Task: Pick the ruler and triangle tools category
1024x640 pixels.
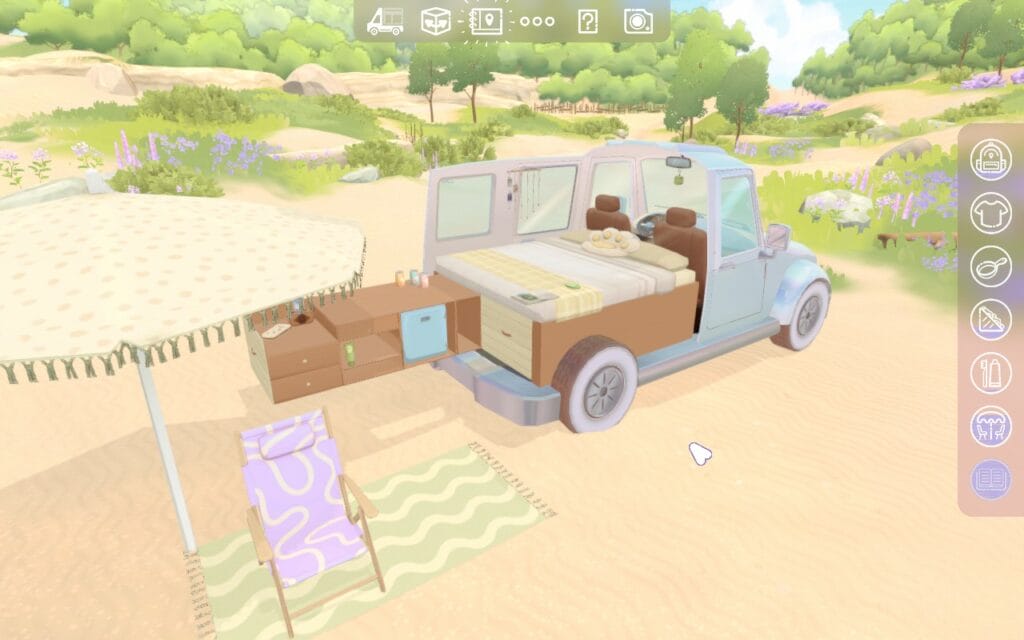Action: pos(991,320)
